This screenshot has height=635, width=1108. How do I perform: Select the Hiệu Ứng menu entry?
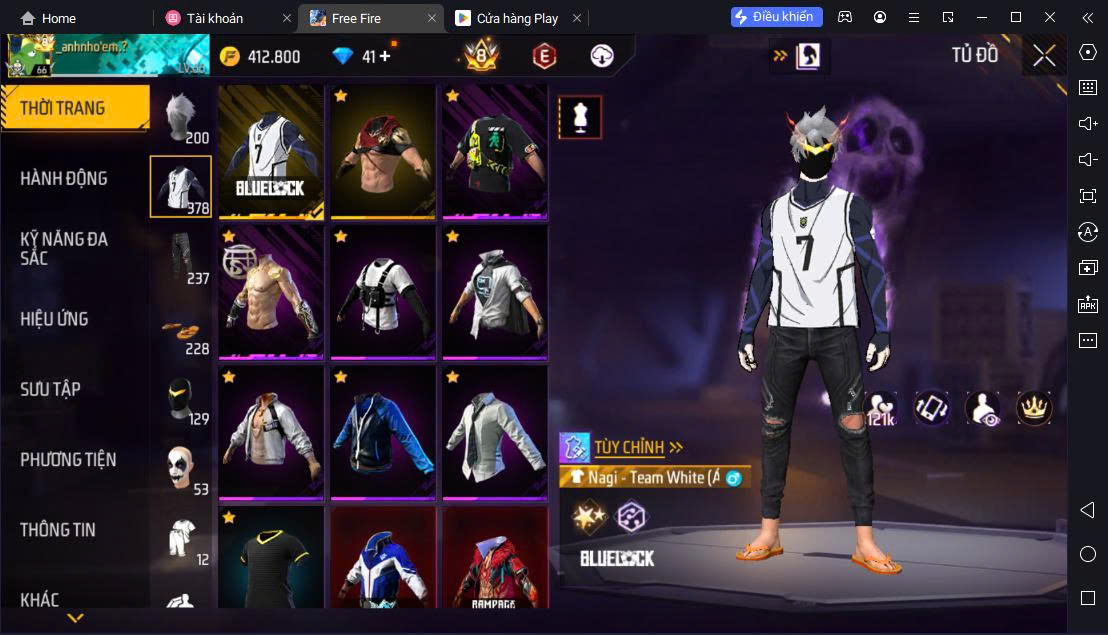click(x=55, y=319)
